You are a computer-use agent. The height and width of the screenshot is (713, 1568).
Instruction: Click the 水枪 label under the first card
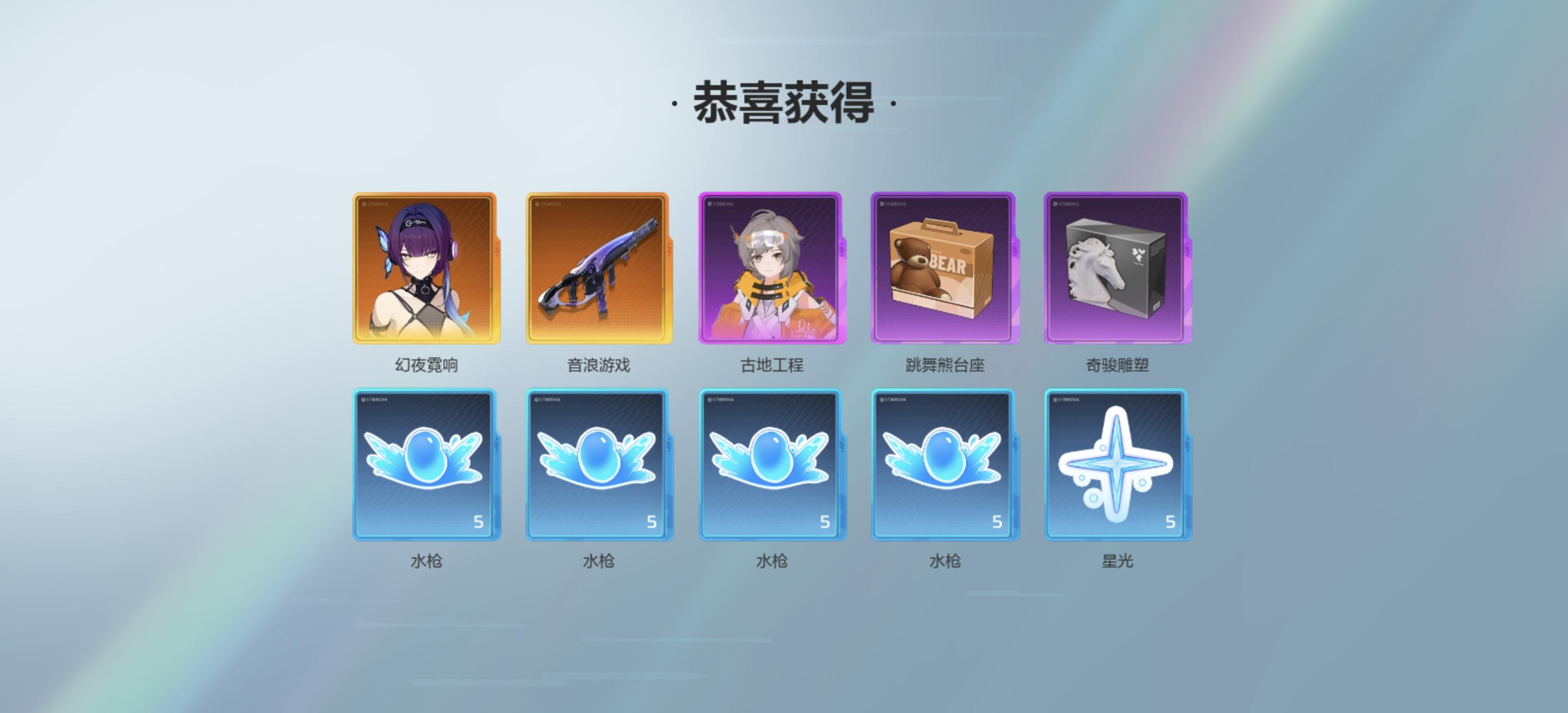click(427, 561)
